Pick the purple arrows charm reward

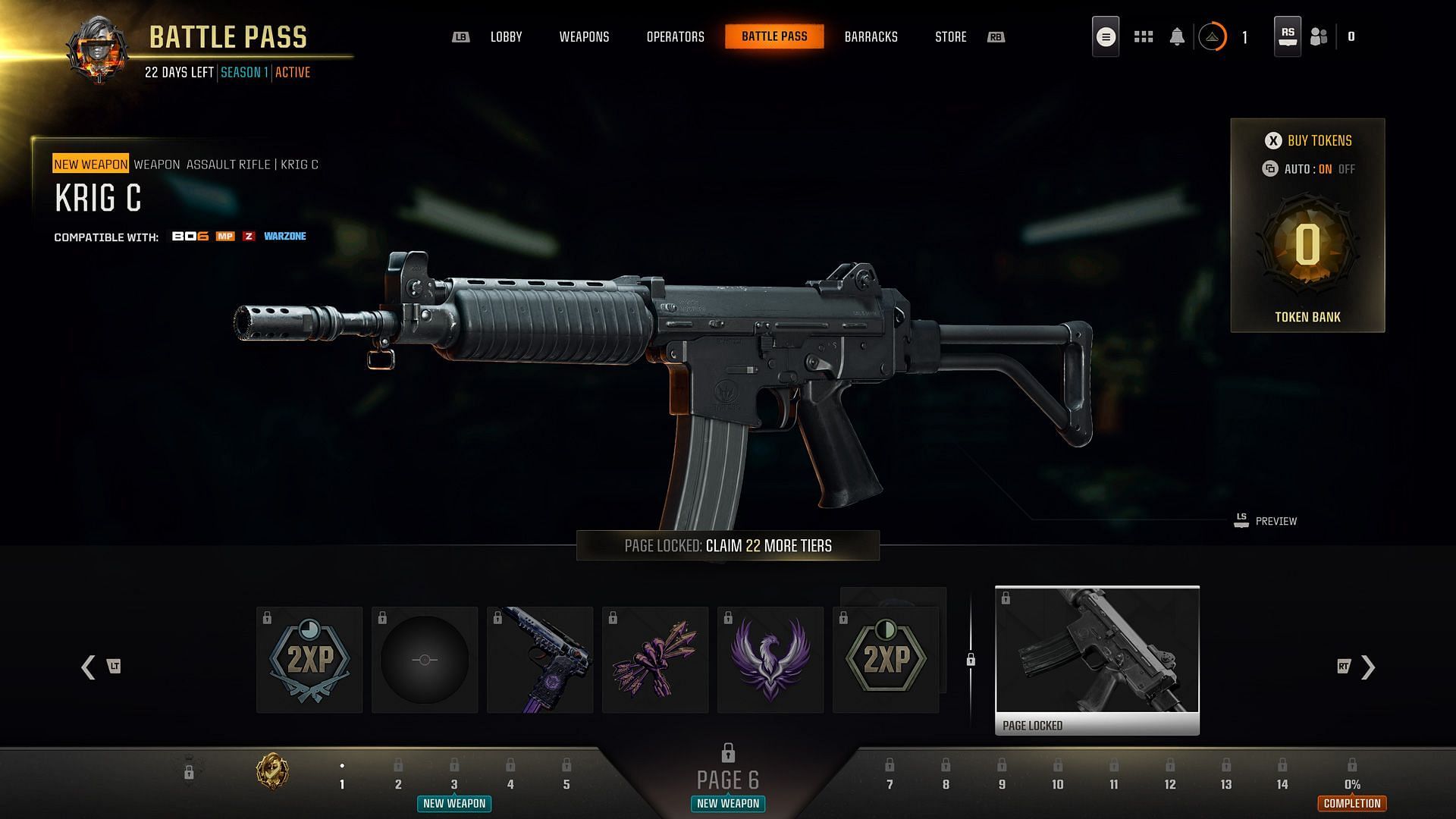pos(655,660)
